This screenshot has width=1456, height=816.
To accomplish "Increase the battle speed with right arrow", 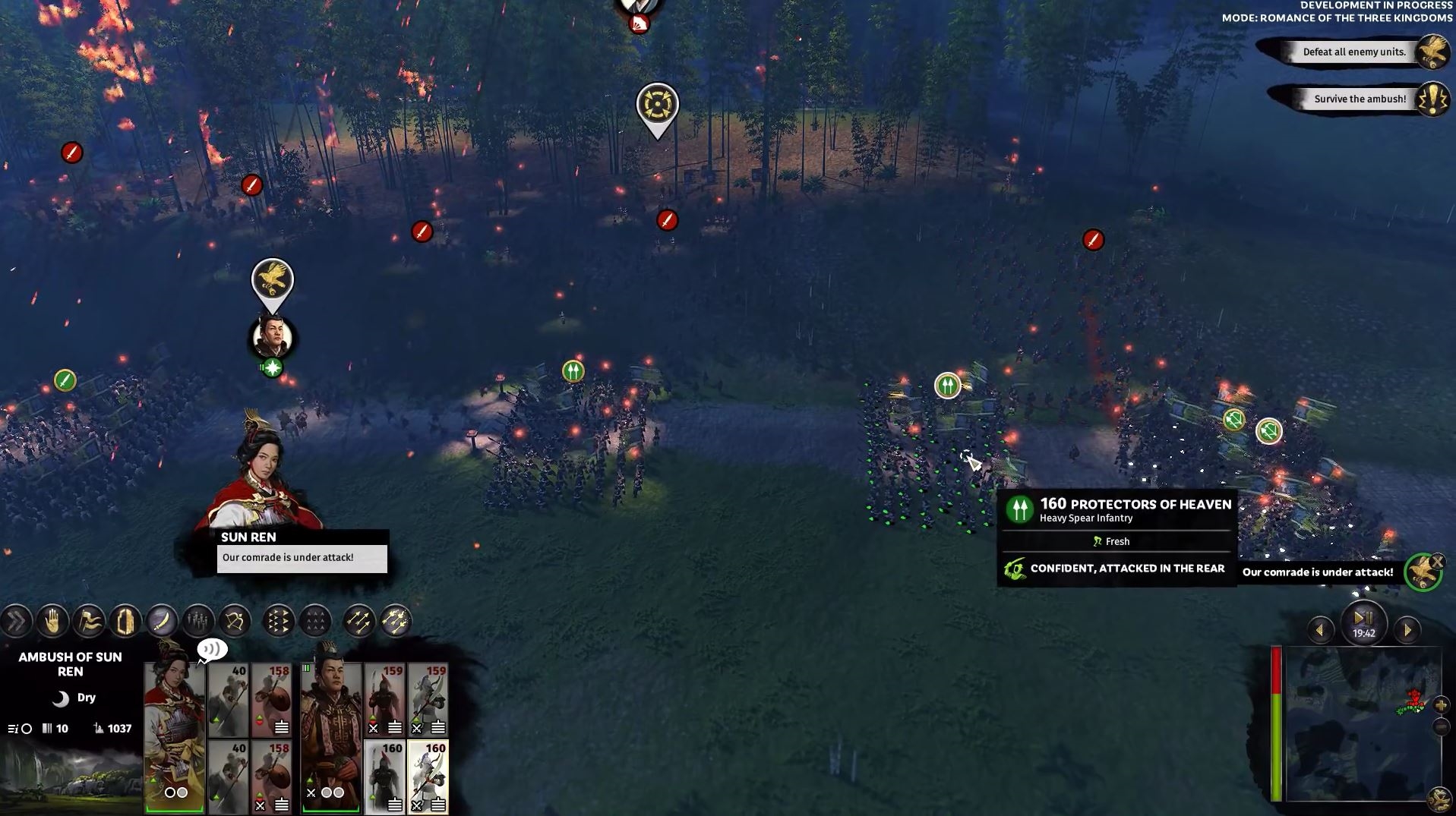I will (x=1407, y=630).
